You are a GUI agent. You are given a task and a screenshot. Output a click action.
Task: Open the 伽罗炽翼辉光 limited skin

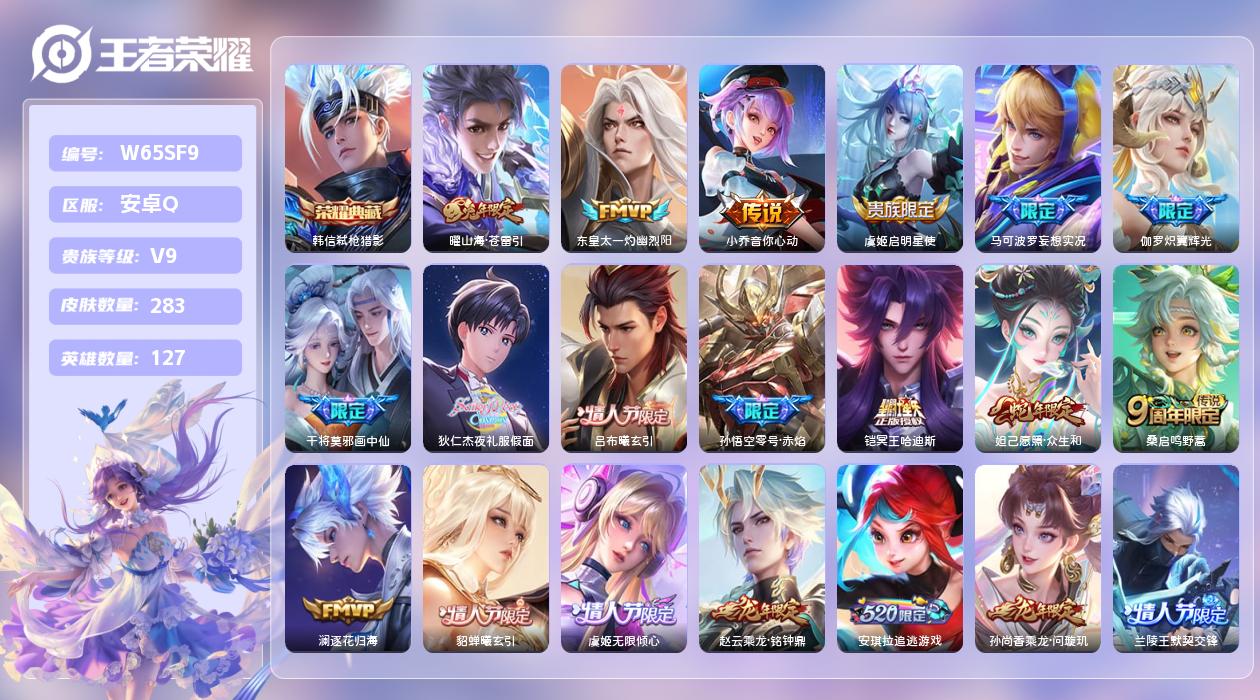click(1176, 158)
